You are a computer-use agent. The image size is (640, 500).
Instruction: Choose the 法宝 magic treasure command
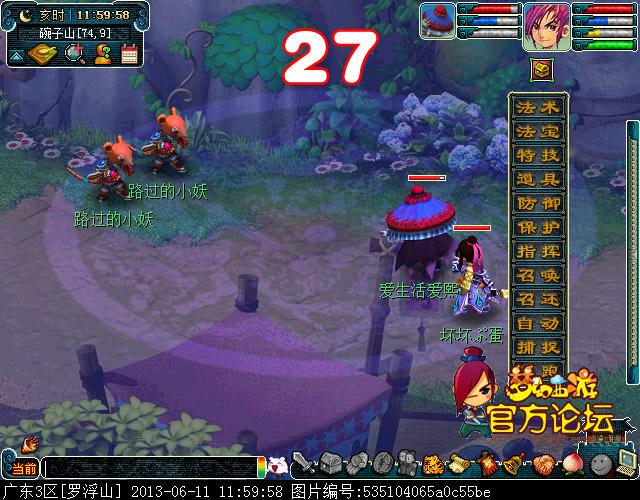[x=538, y=131]
